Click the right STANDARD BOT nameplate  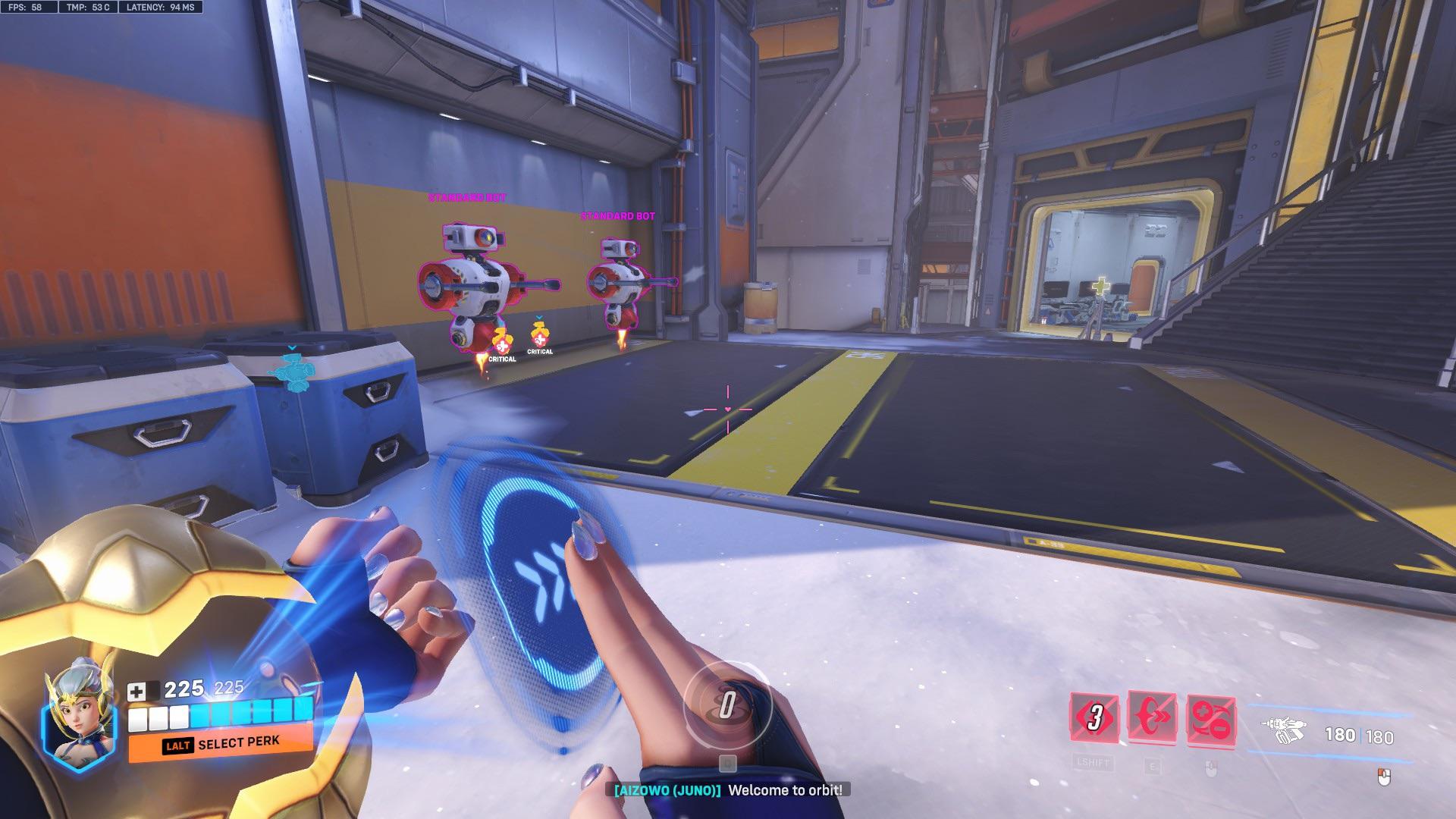[617, 215]
